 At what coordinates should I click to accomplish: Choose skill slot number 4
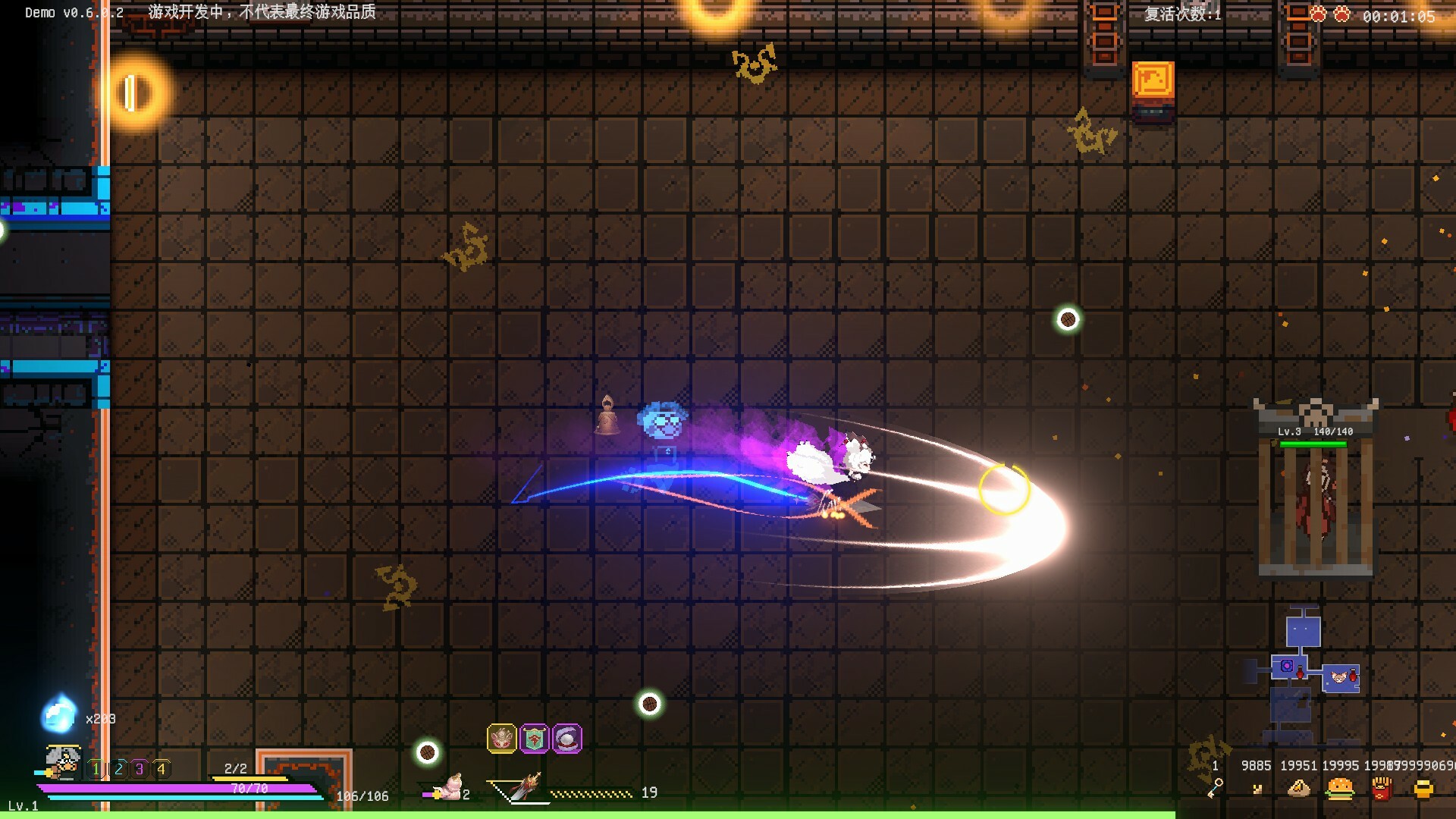pyautogui.click(x=161, y=769)
